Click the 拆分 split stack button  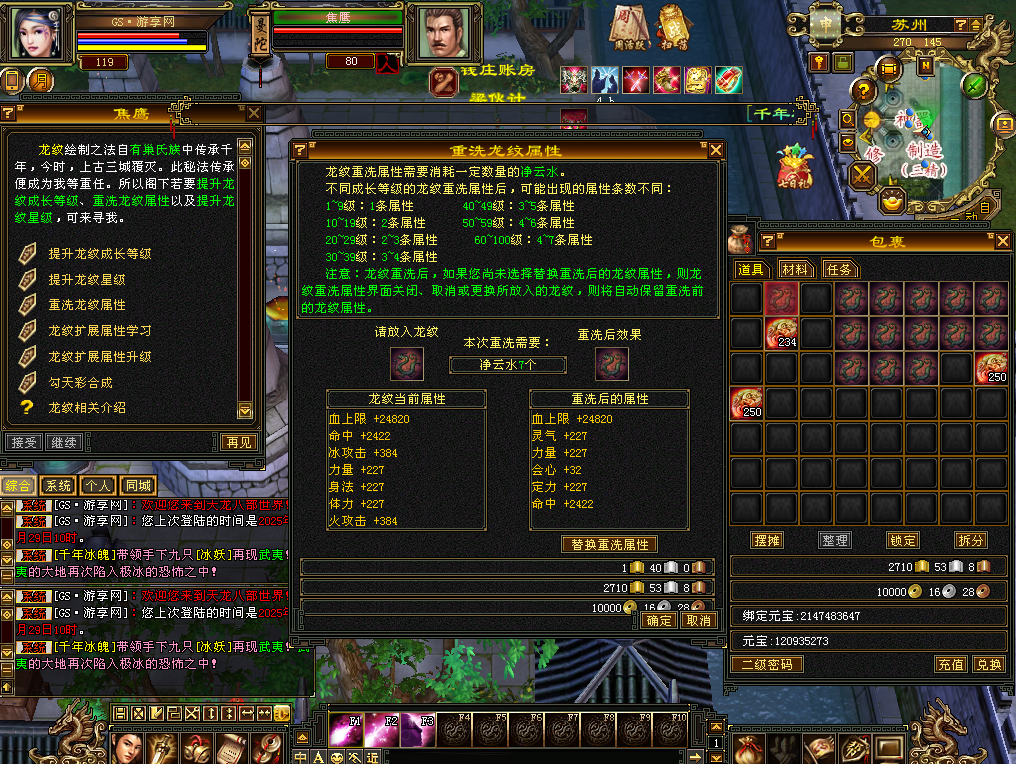pos(970,540)
